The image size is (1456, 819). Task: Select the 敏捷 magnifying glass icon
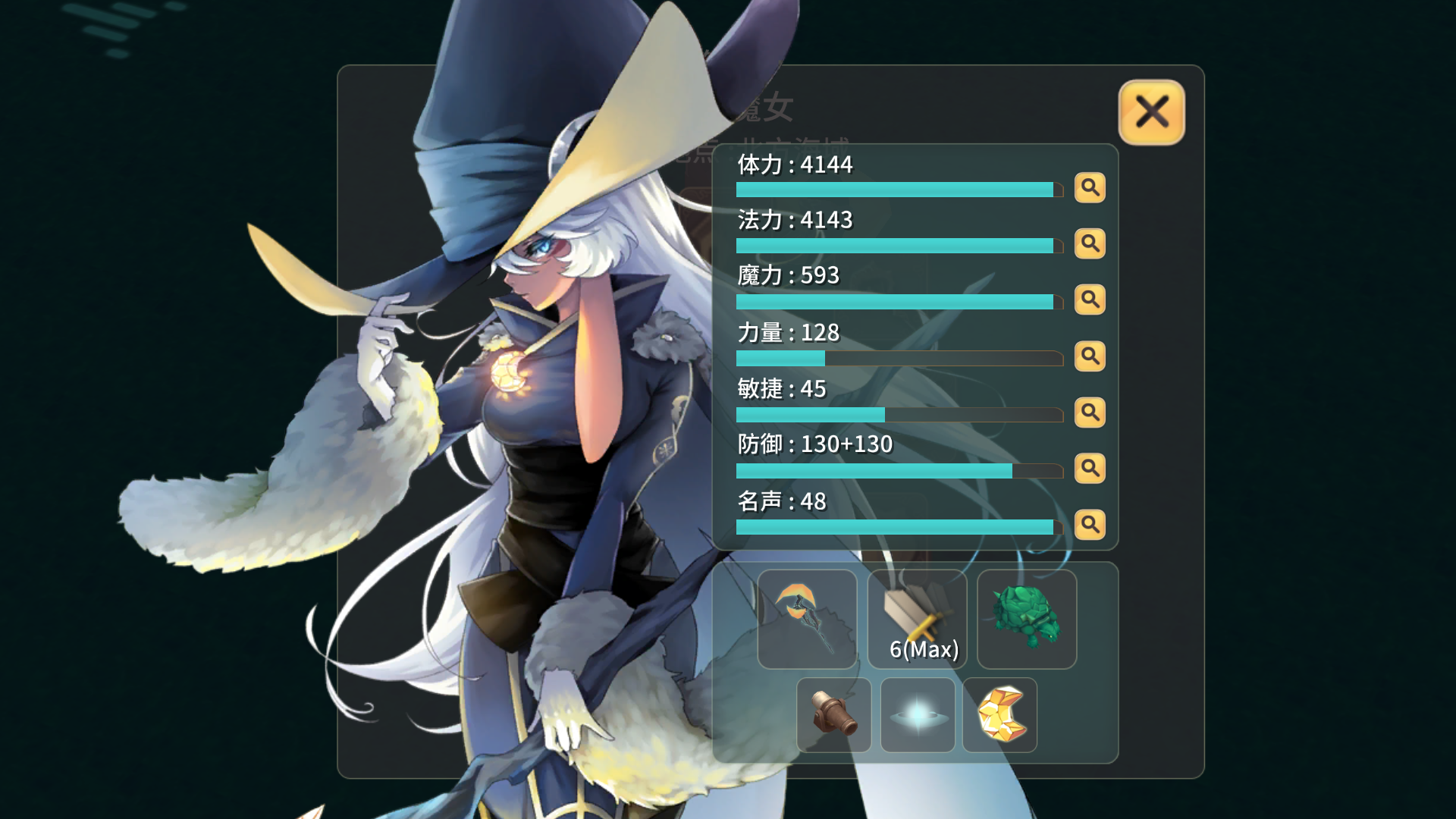(1090, 413)
